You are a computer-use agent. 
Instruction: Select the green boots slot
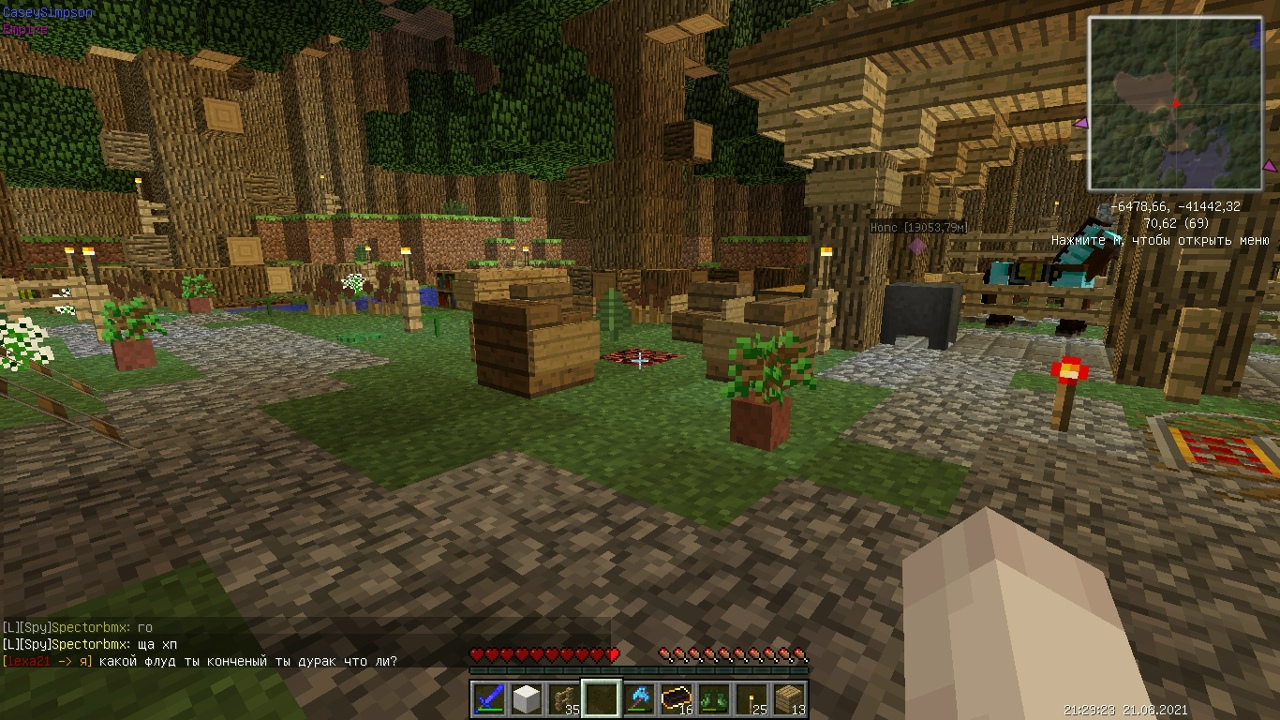tap(714, 698)
